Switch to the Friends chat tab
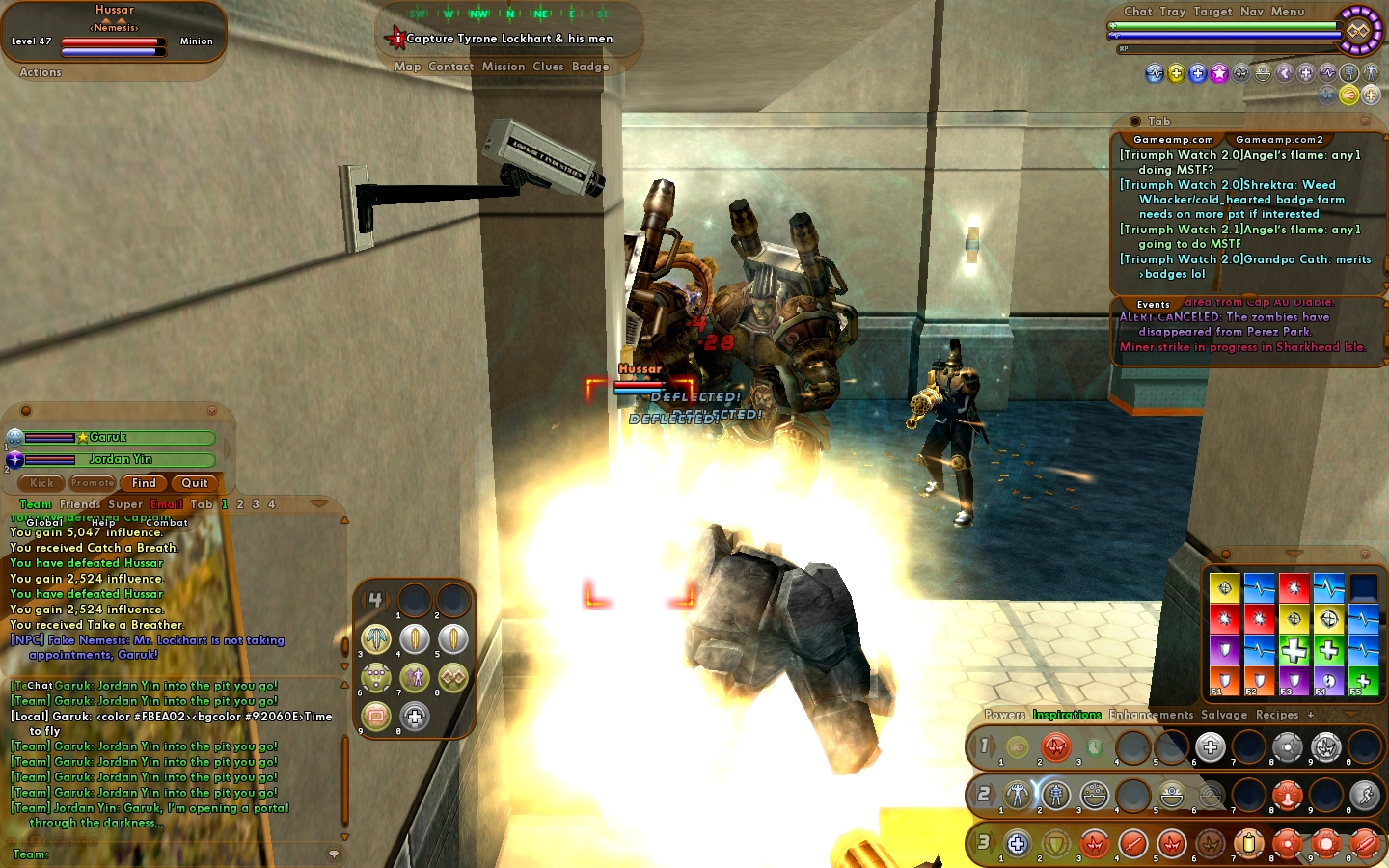 tap(80, 504)
